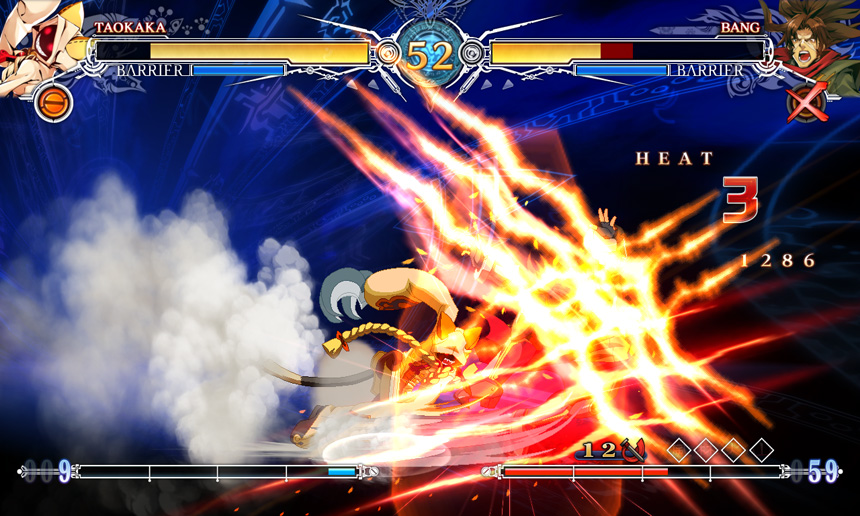Click Taokaka's character portrait
860x516 pixels.
pyautogui.click(x=40, y=45)
